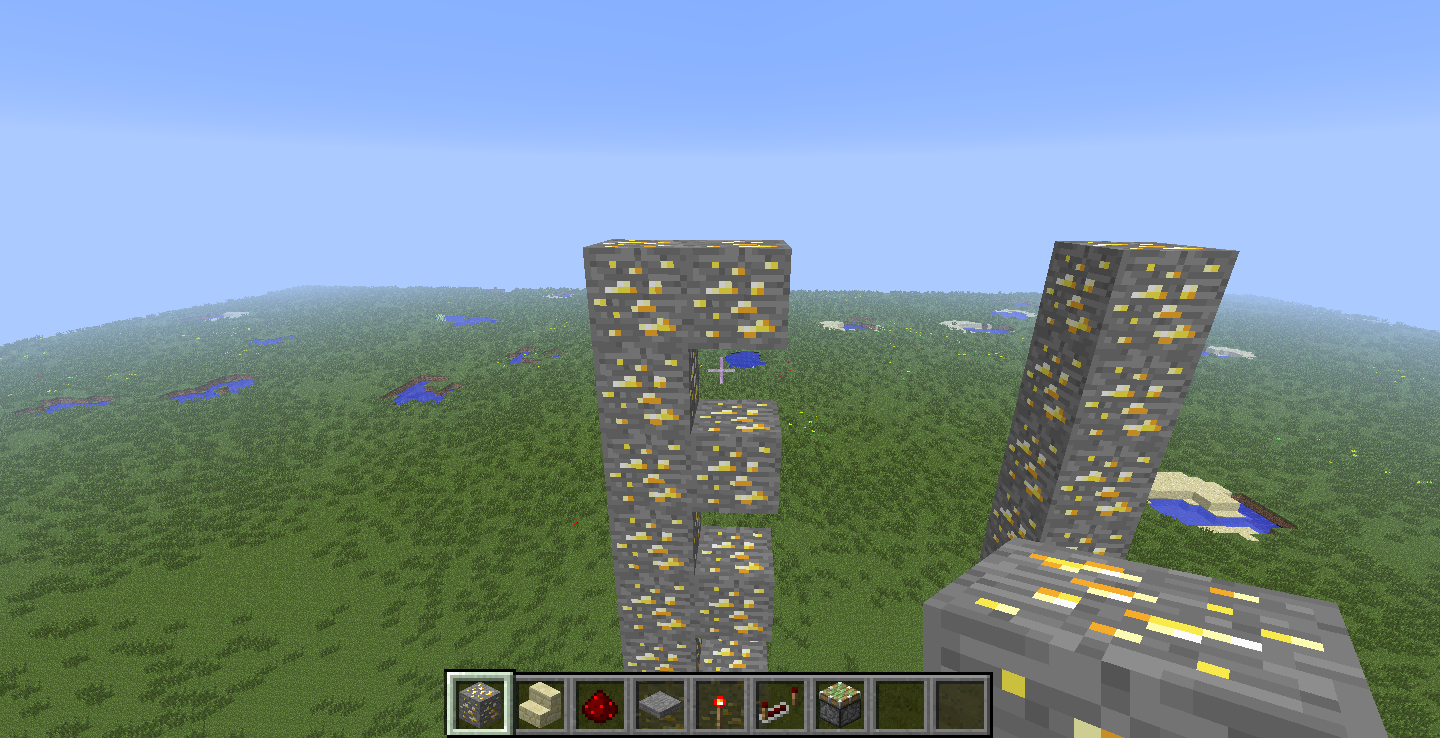Click the crosshair at screen center
Image resolution: width=1440 pixels, height=738 pixels.
[x=720, y=369]
